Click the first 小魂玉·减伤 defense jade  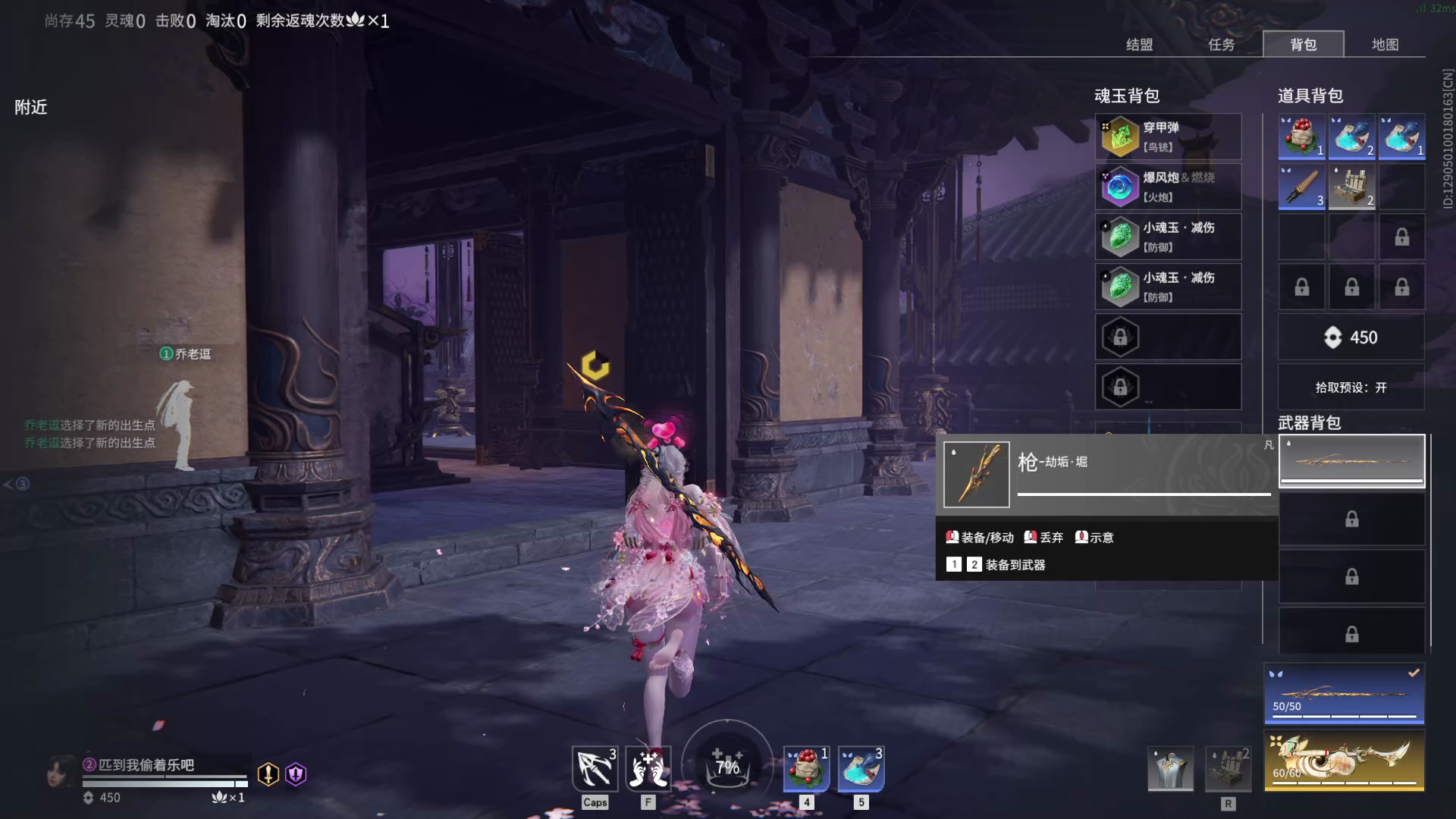click(1168, 236)
